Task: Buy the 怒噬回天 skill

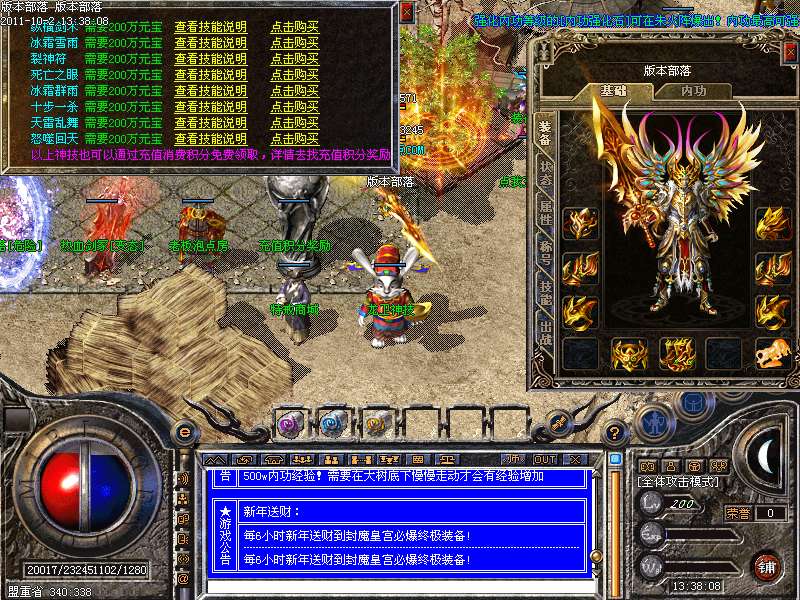Action: click(x=294, y=138)
